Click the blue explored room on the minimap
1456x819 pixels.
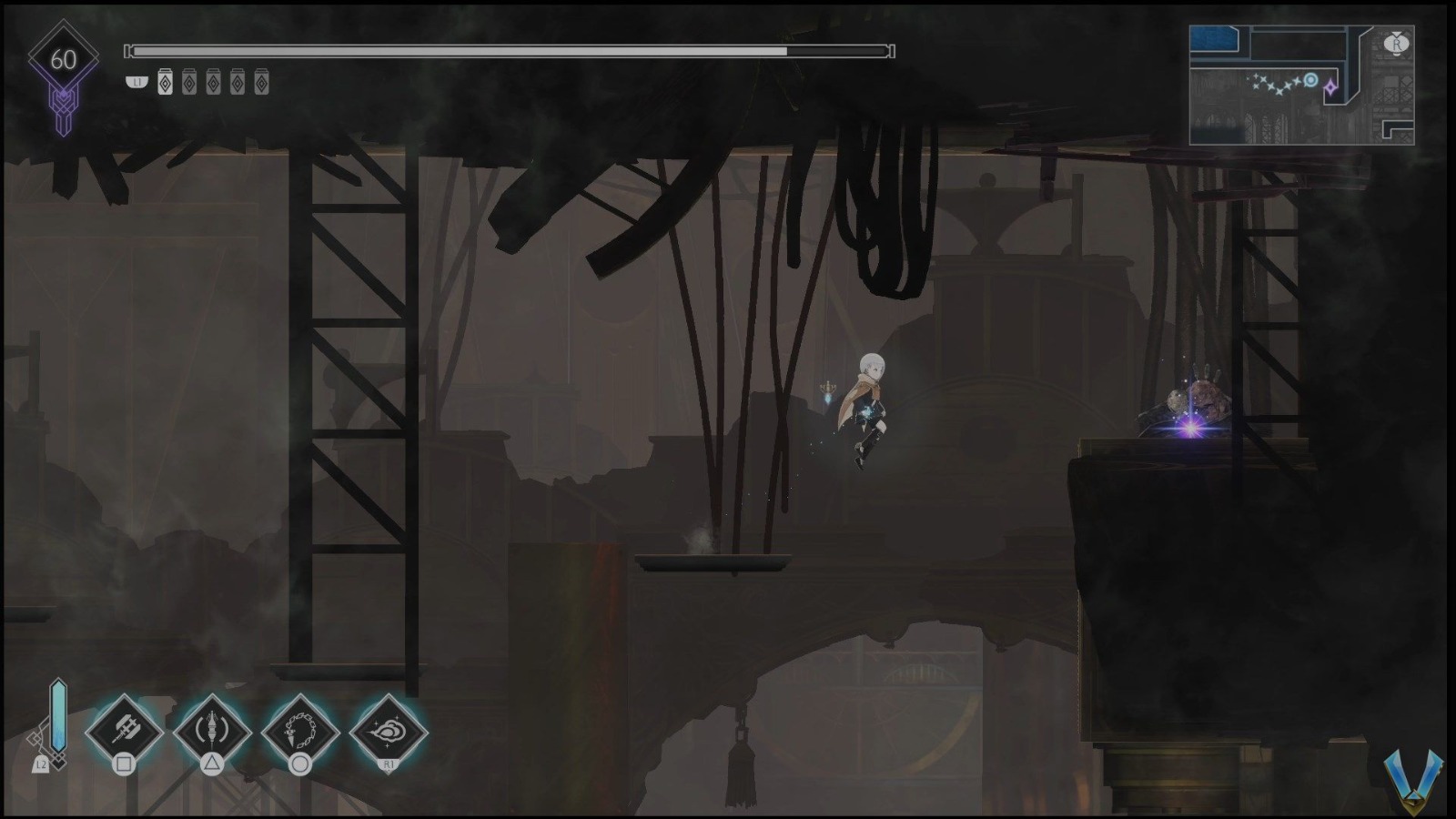(1213, 39)
